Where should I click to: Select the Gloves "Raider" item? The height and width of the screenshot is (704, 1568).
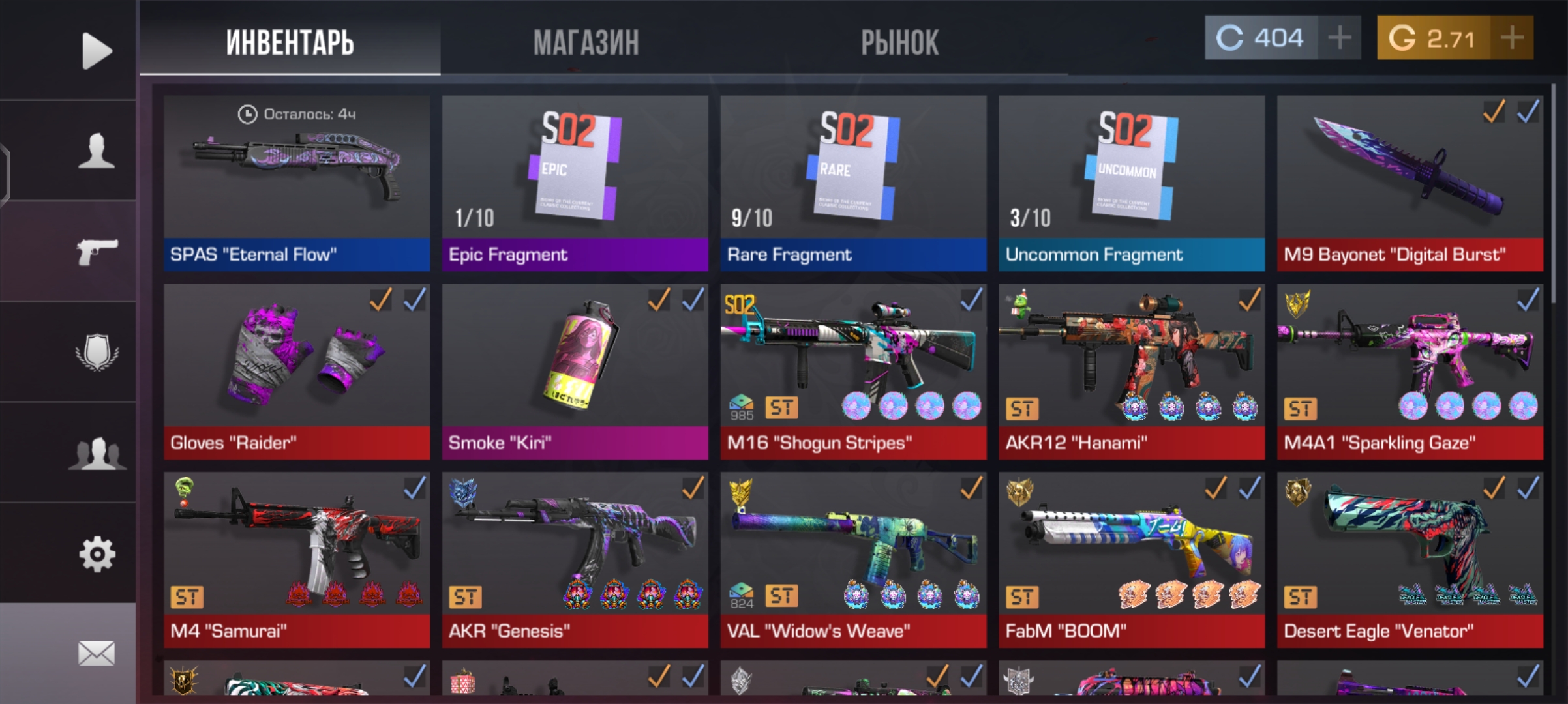297,371
